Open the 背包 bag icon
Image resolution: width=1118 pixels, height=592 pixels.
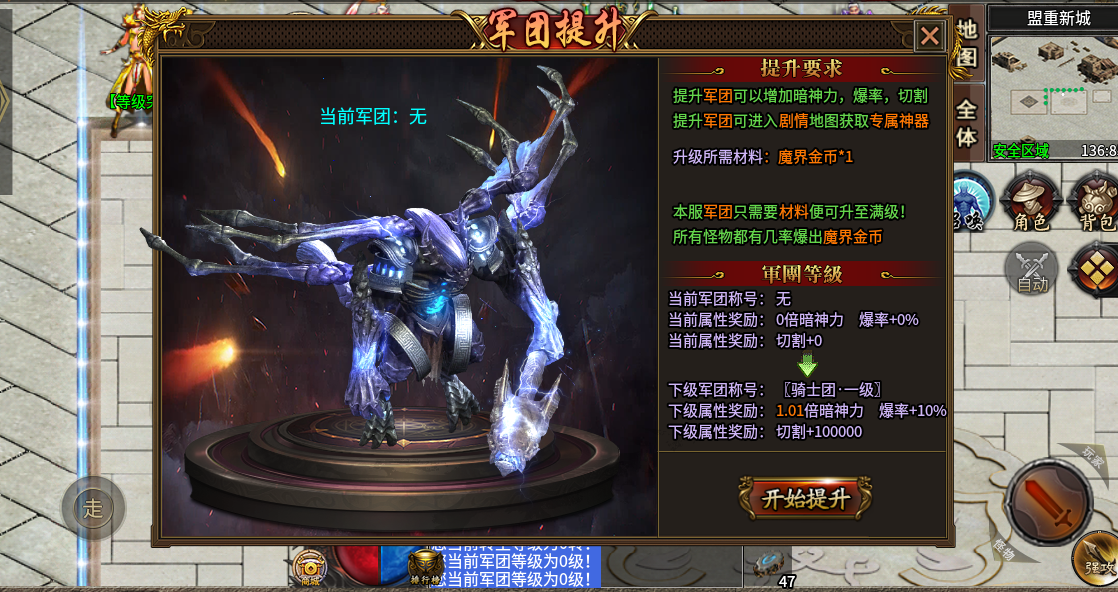(1094, 201)
